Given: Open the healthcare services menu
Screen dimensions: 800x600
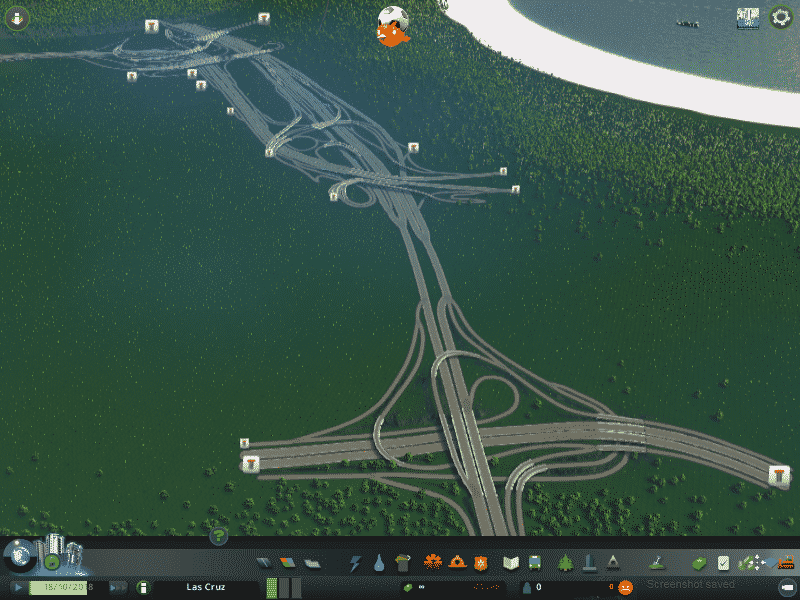Looking at the screenshot, I should pos(433,563).
